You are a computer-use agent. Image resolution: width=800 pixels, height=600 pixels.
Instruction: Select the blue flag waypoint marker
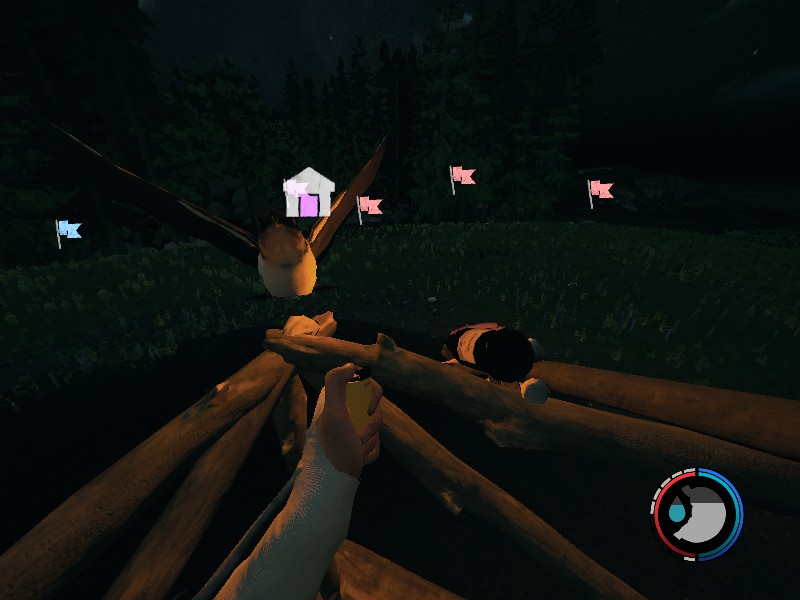[68, 230]
